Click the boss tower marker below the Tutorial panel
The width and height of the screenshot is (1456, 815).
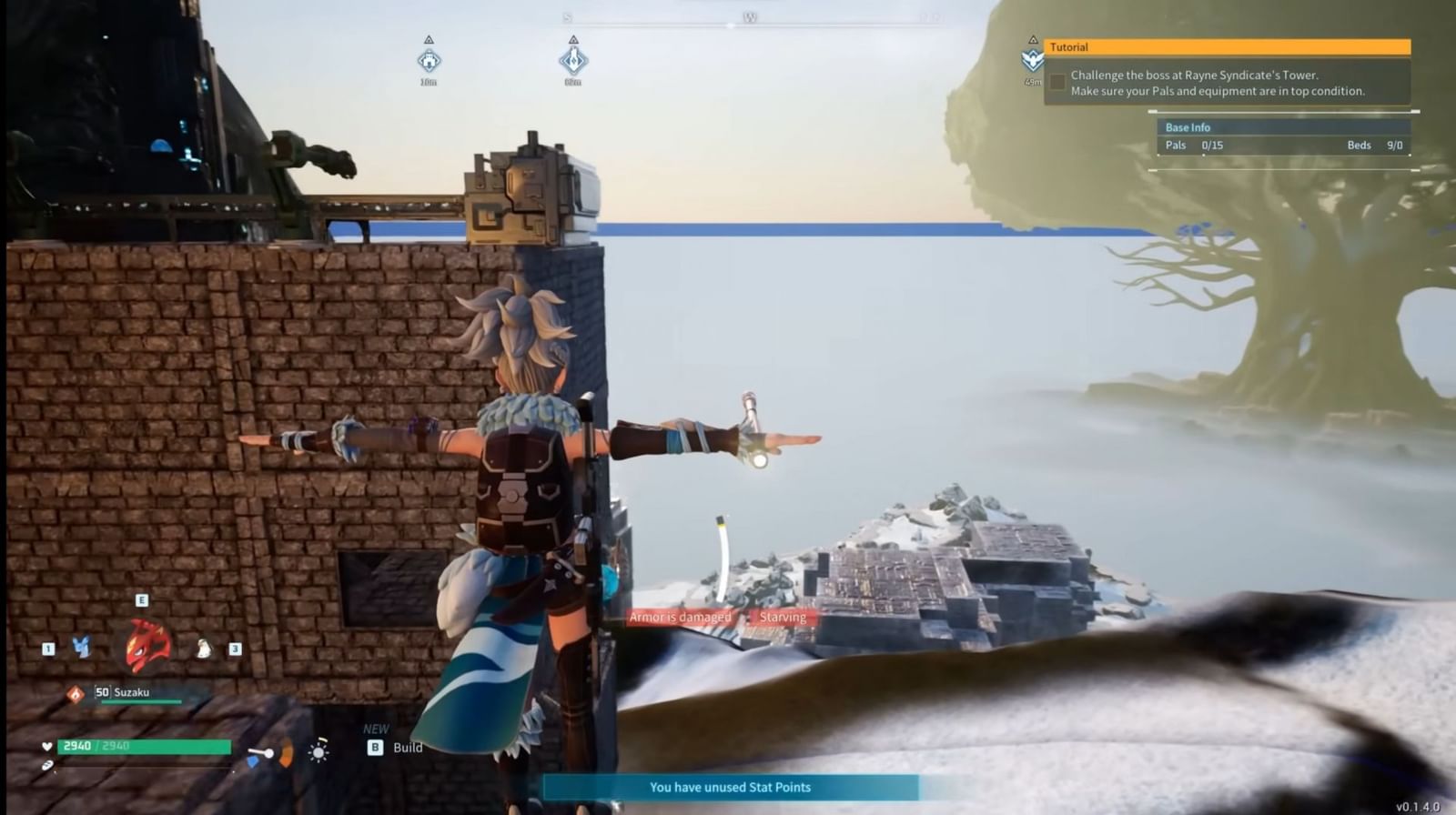point(1031,59)
